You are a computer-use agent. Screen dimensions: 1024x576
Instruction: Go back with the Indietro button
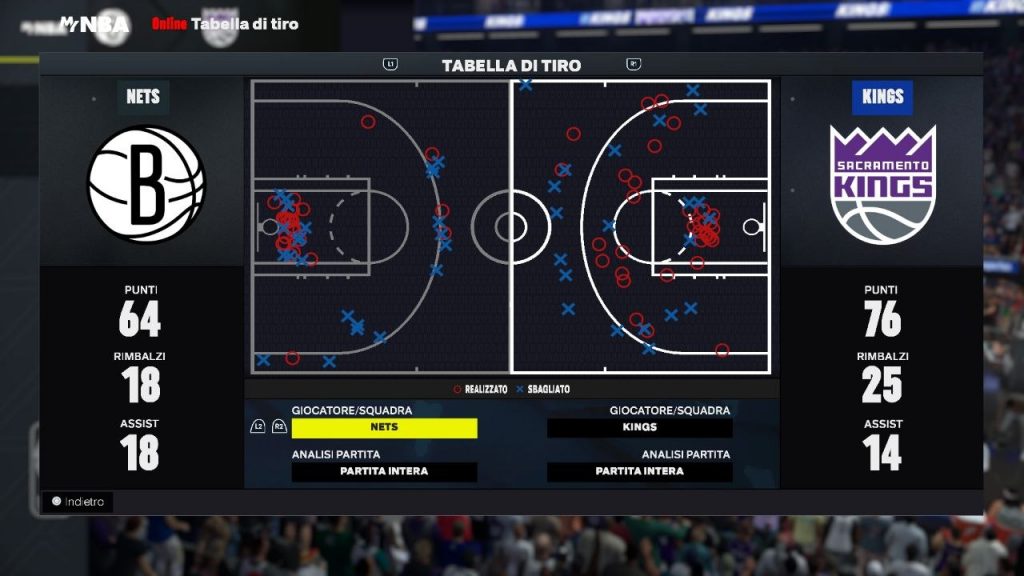coord(77,502)
